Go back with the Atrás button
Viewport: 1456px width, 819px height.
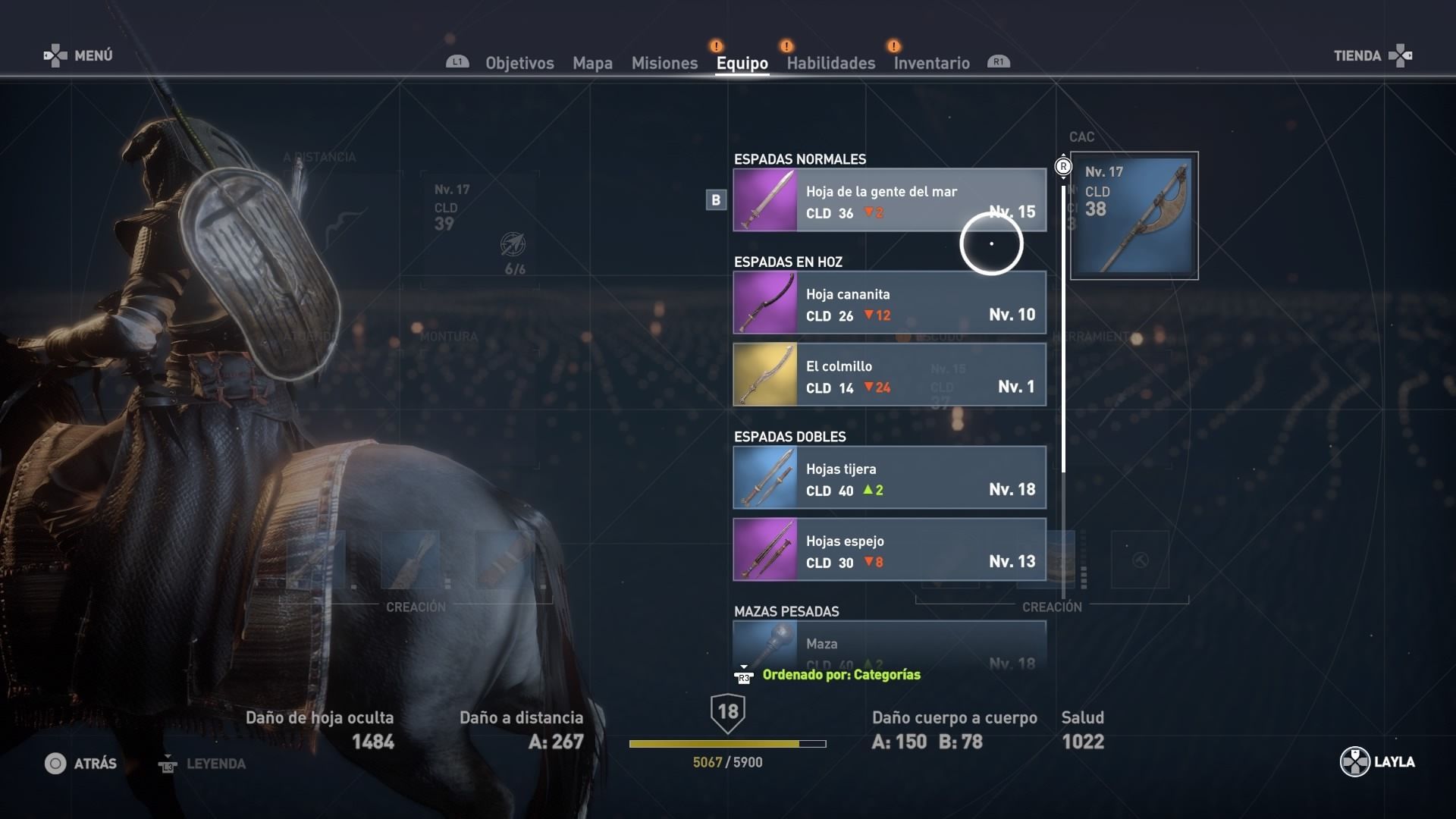80,764
